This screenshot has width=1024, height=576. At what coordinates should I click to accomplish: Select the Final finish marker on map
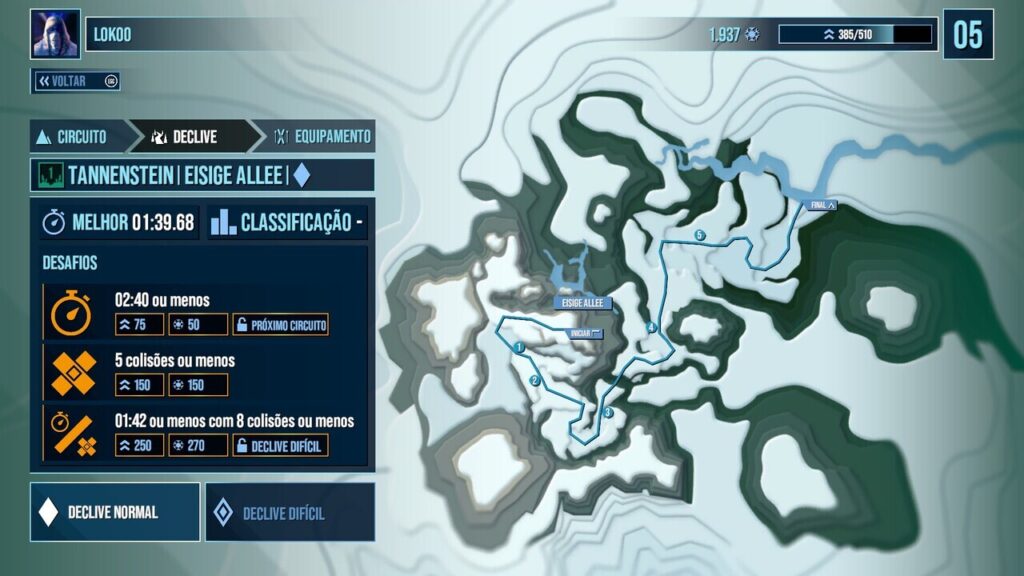[823, 205]
